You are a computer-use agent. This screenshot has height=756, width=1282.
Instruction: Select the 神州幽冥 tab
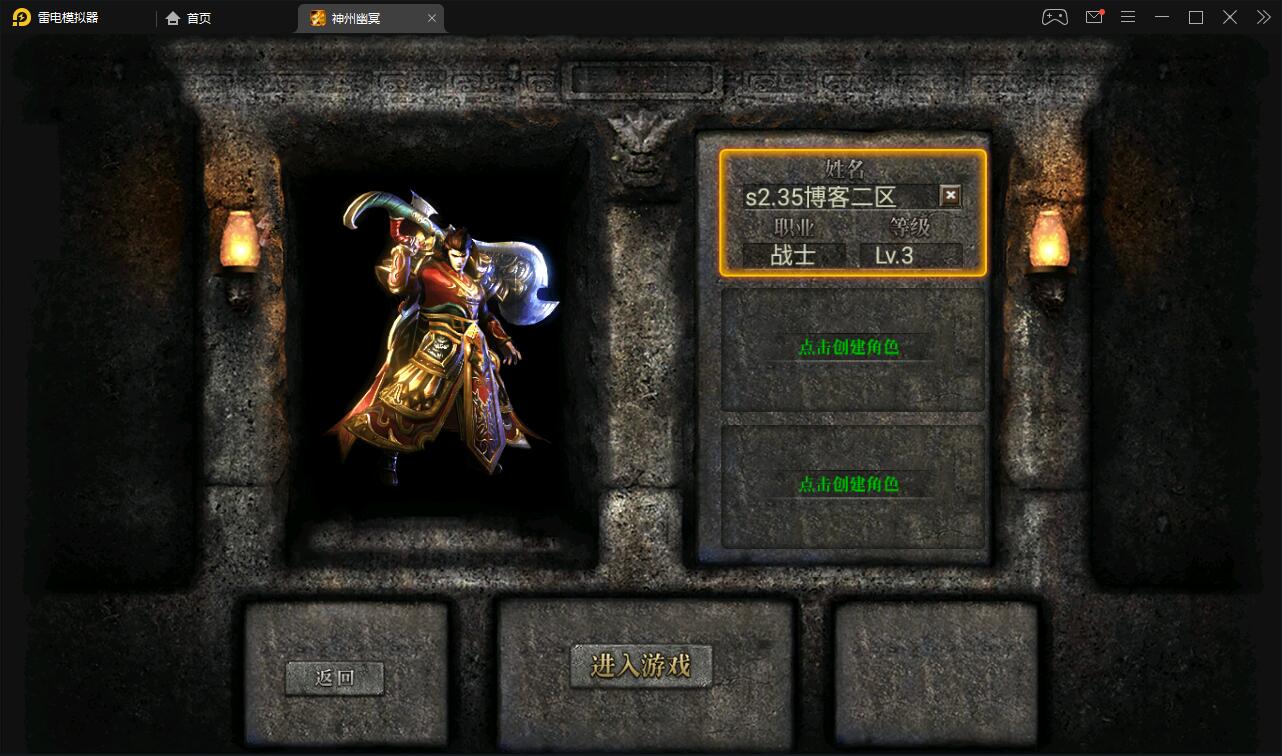[x=360, y=18]
